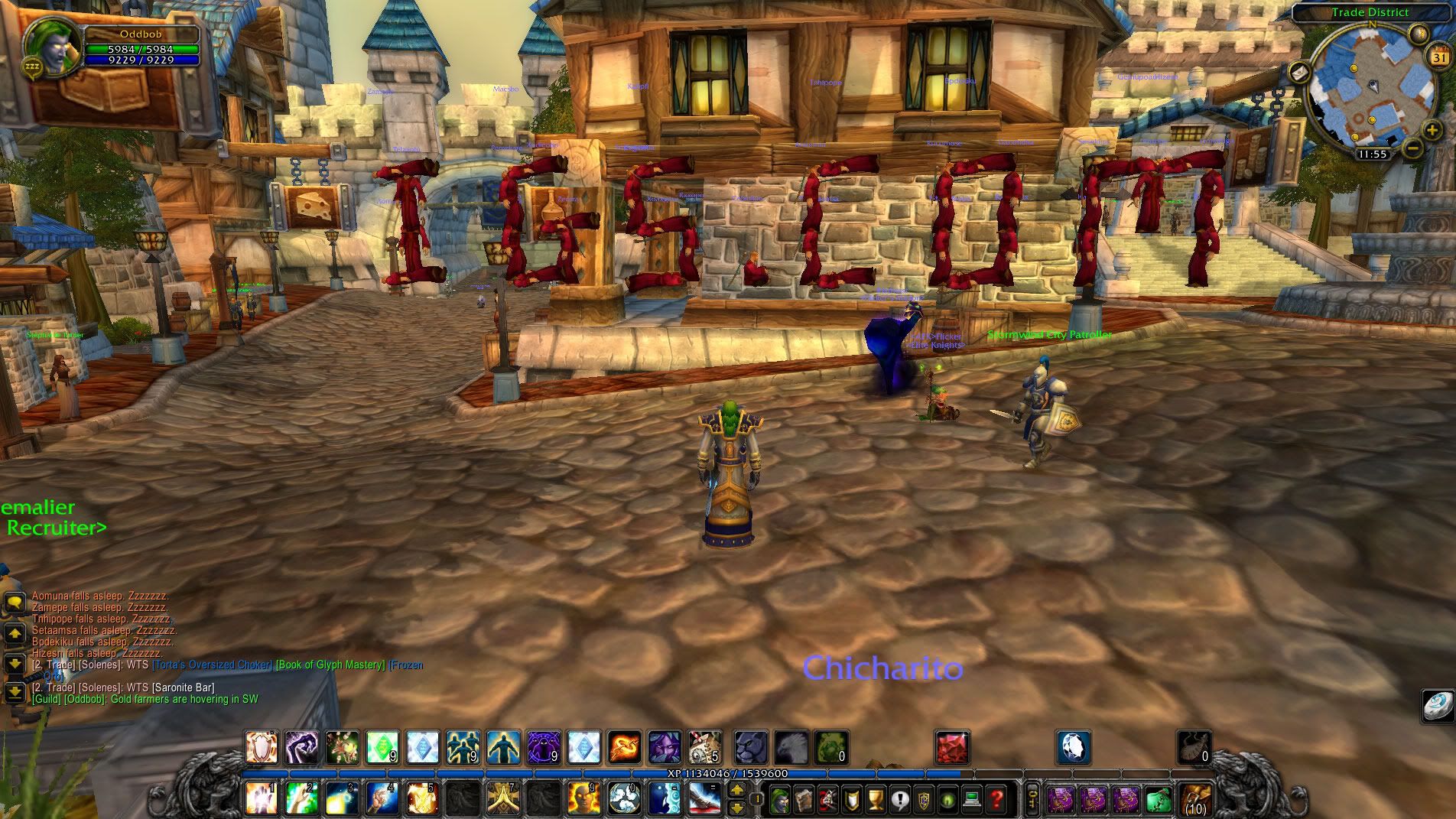Open the game menu computer icon
Viewport: 1456px width, 819px height.
tap(971, 800)
